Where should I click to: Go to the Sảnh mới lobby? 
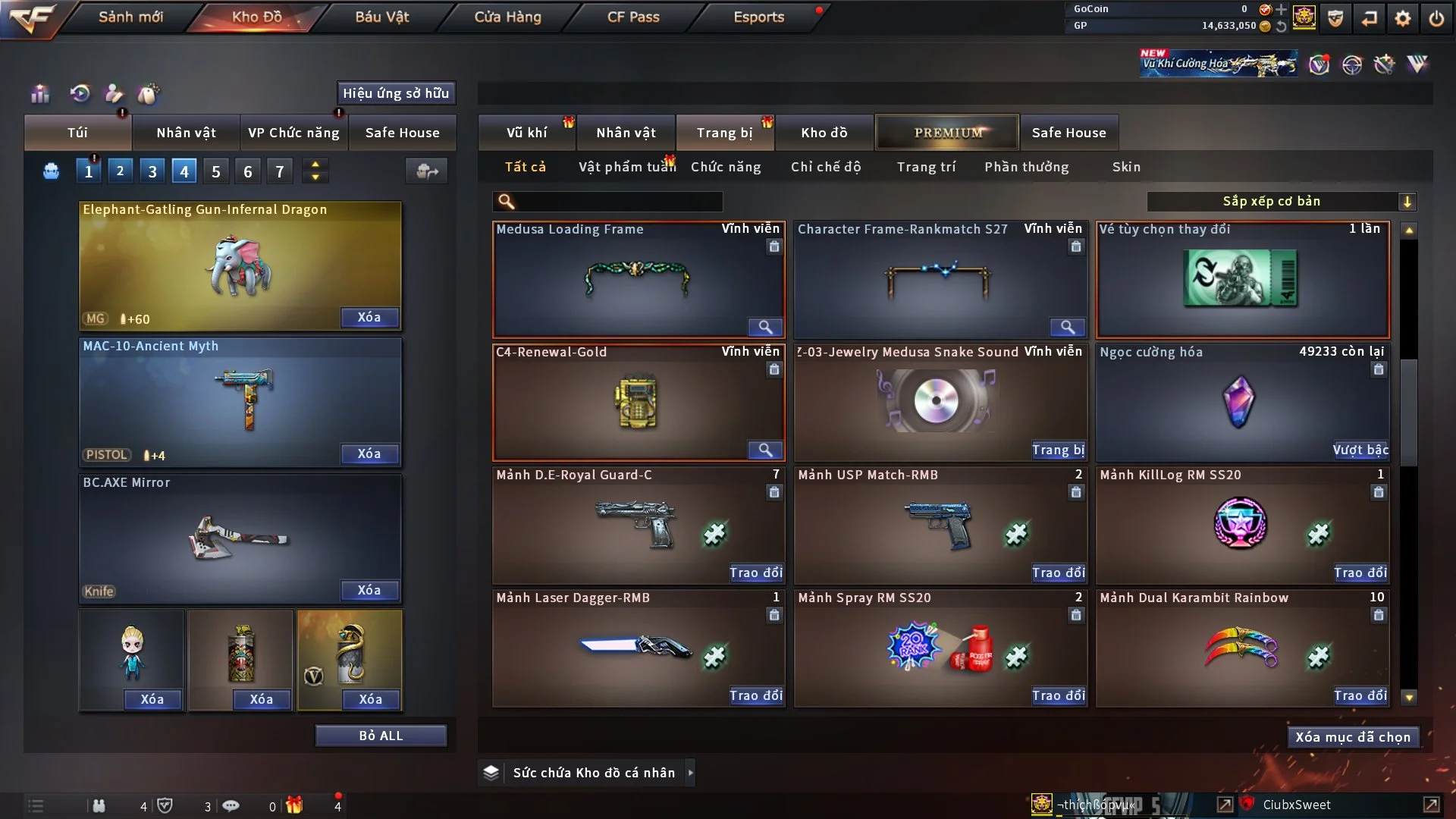point(130,17)
